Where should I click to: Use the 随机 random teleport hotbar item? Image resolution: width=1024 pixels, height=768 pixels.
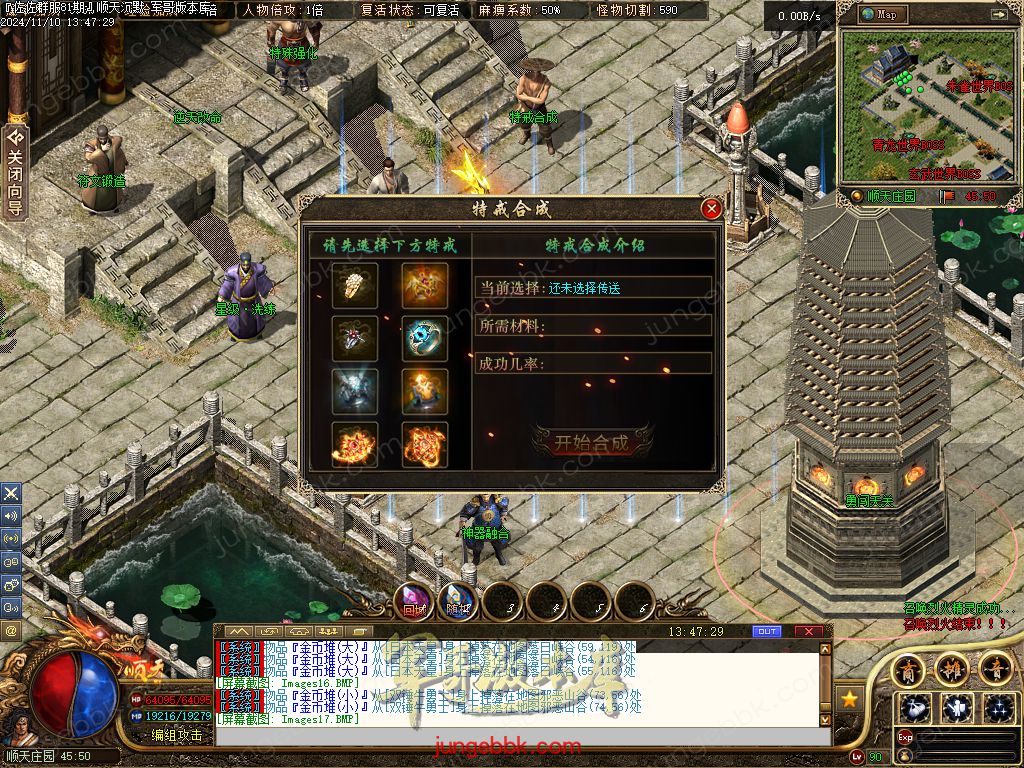pos(458,602)
